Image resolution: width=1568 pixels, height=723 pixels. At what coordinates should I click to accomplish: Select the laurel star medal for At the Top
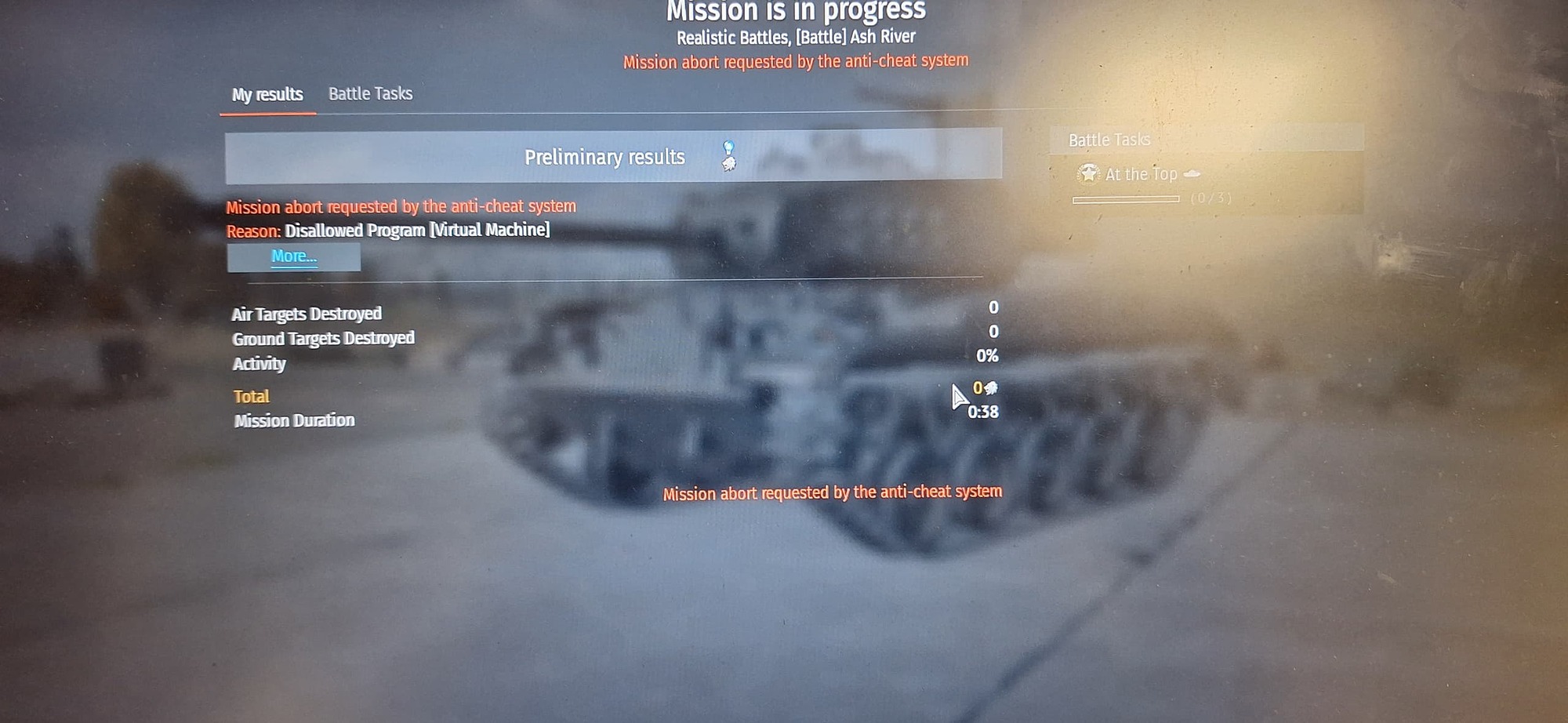(1088, 174)
